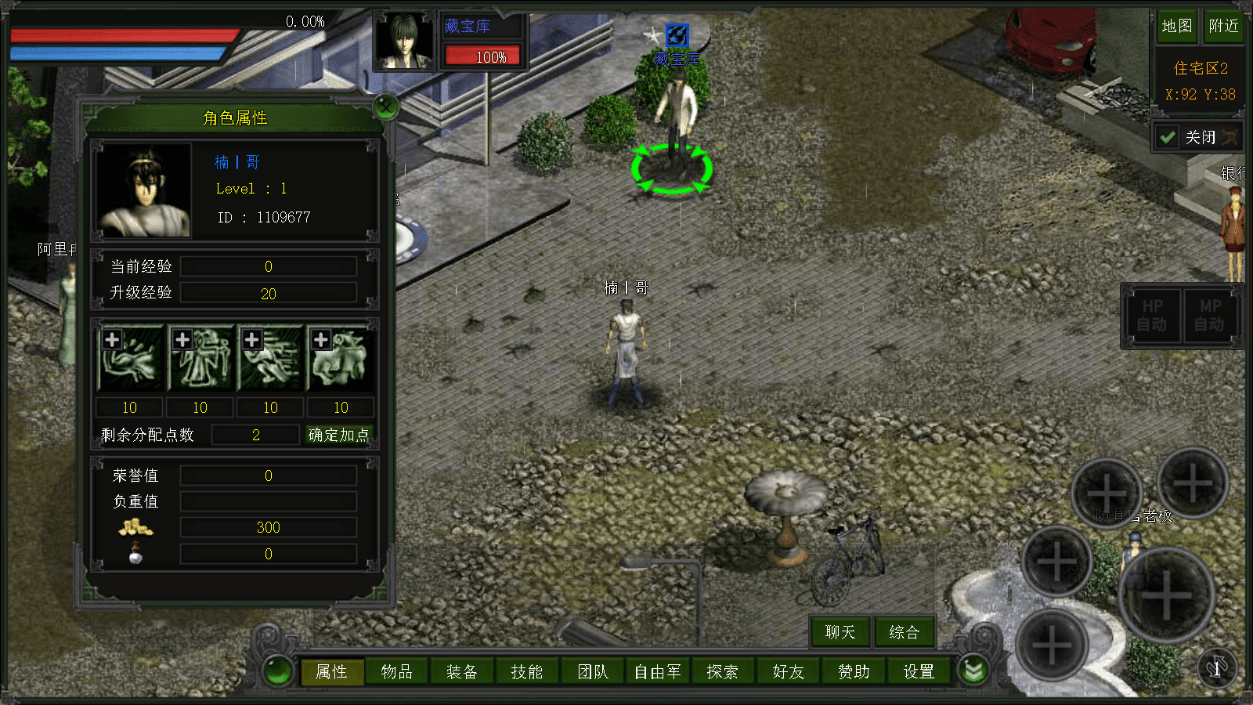Open the 装备 equipment tab

point(462,672)
